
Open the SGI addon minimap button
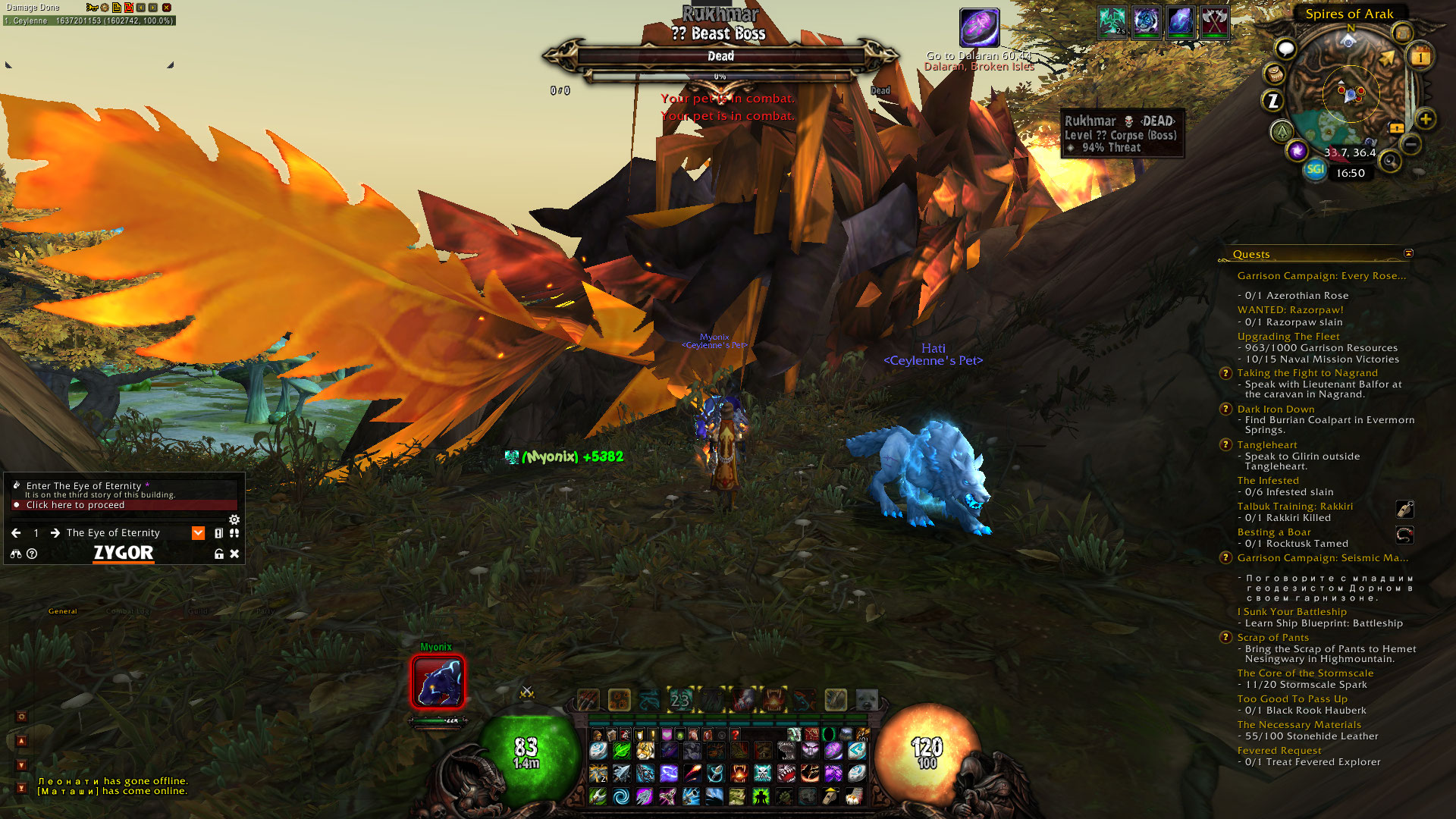pyautogui.click(x=1315, y=169)
